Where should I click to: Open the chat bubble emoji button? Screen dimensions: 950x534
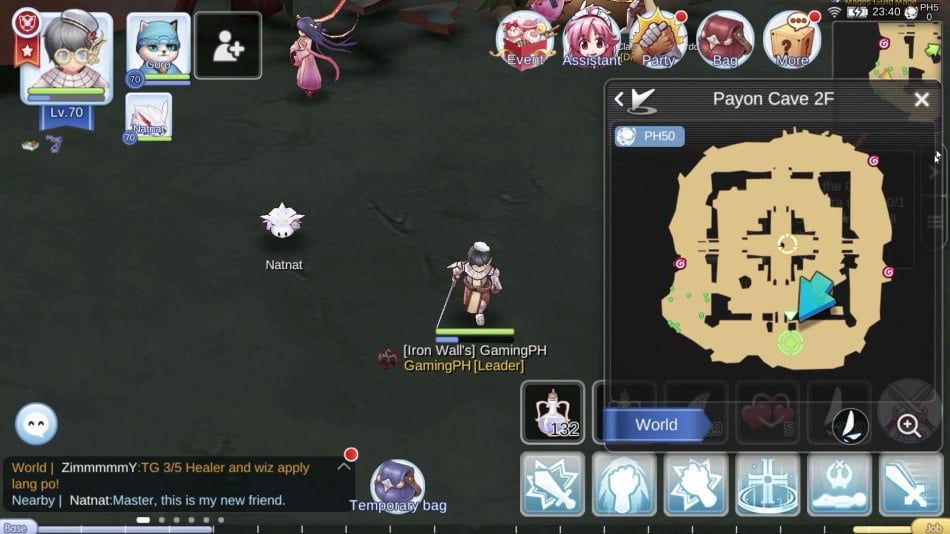(36, 424)
